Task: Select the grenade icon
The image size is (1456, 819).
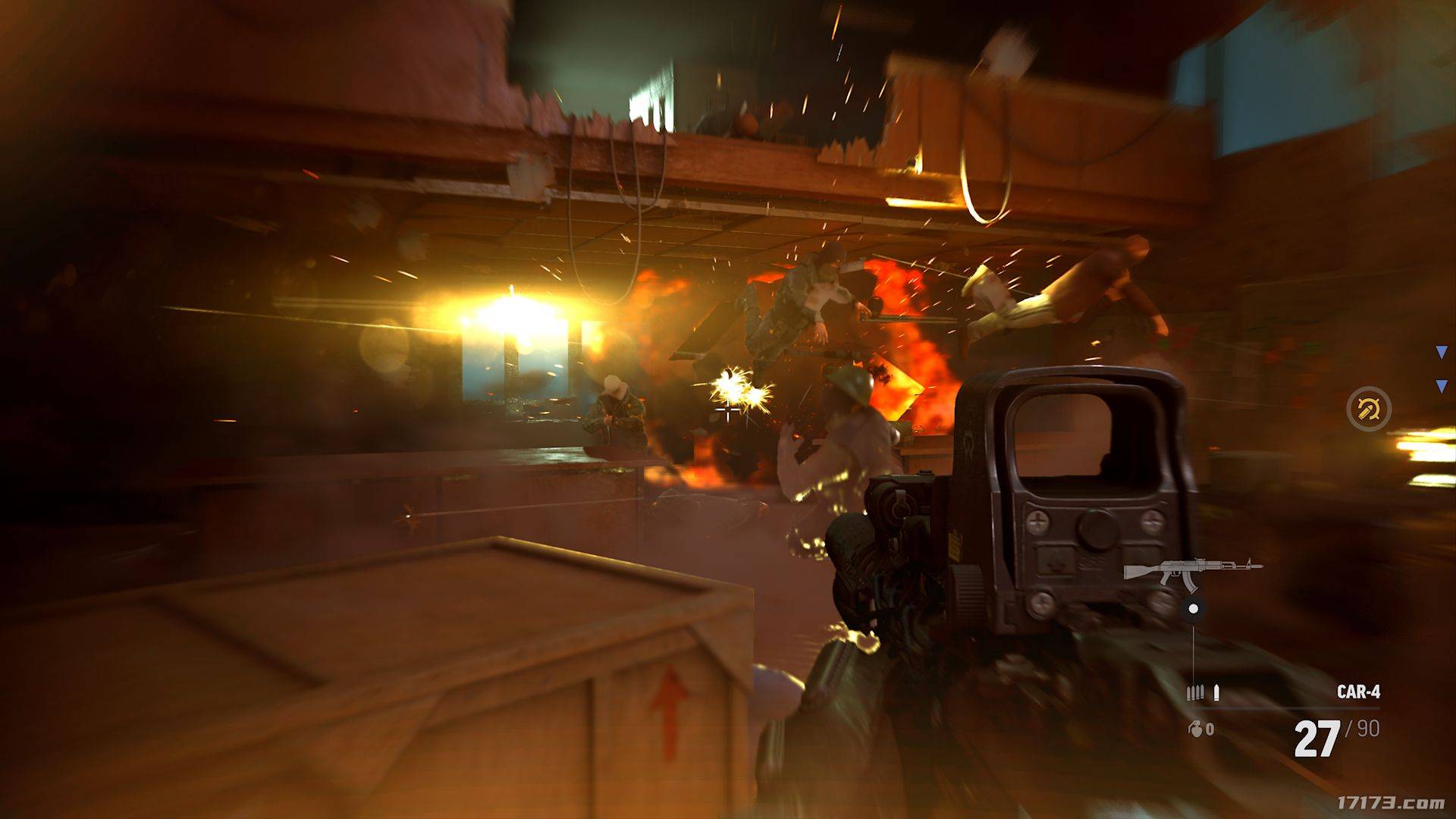Action: [x=1194, y=729]
